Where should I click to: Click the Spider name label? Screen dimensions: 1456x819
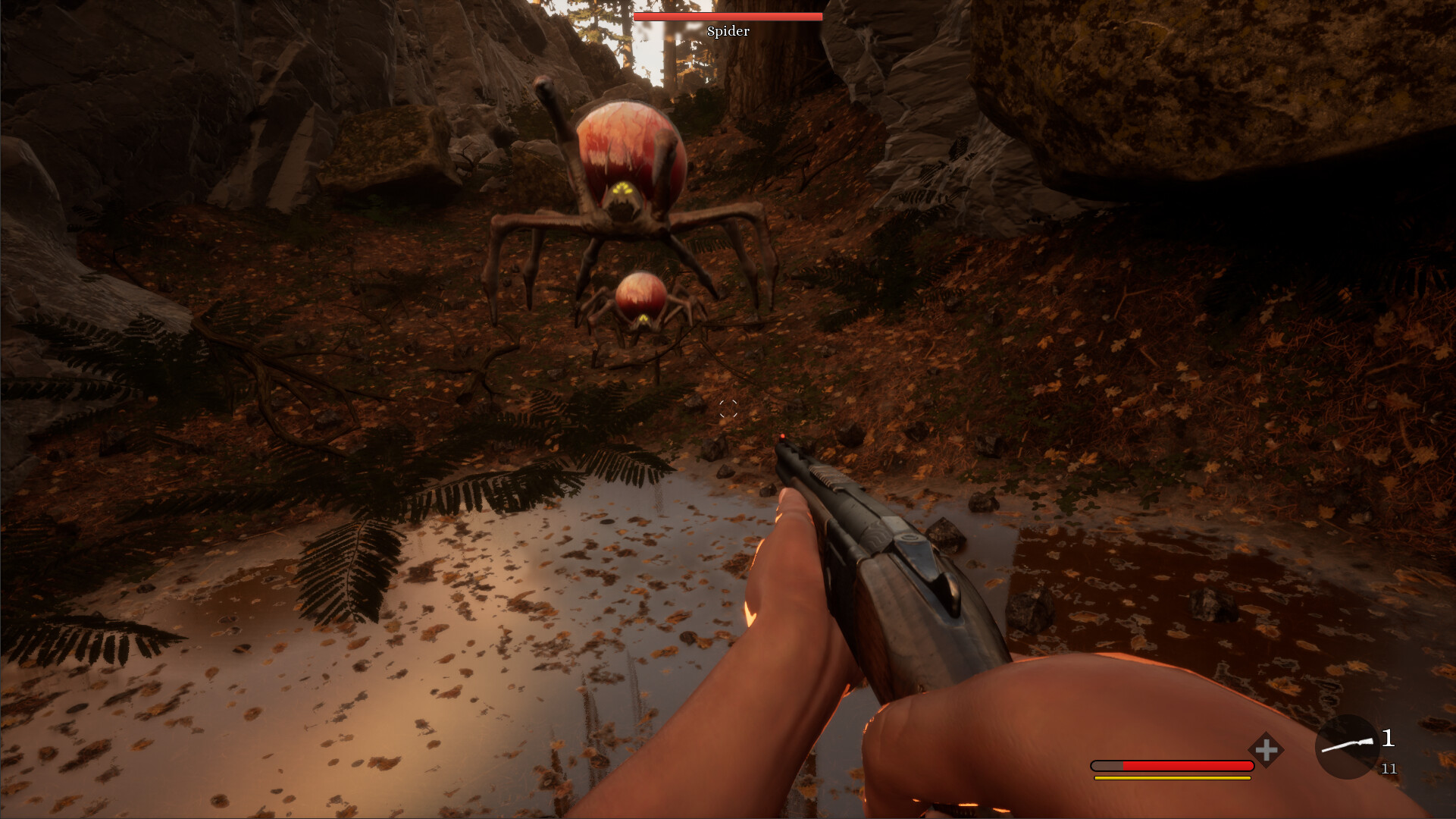(x=728, y=32)
